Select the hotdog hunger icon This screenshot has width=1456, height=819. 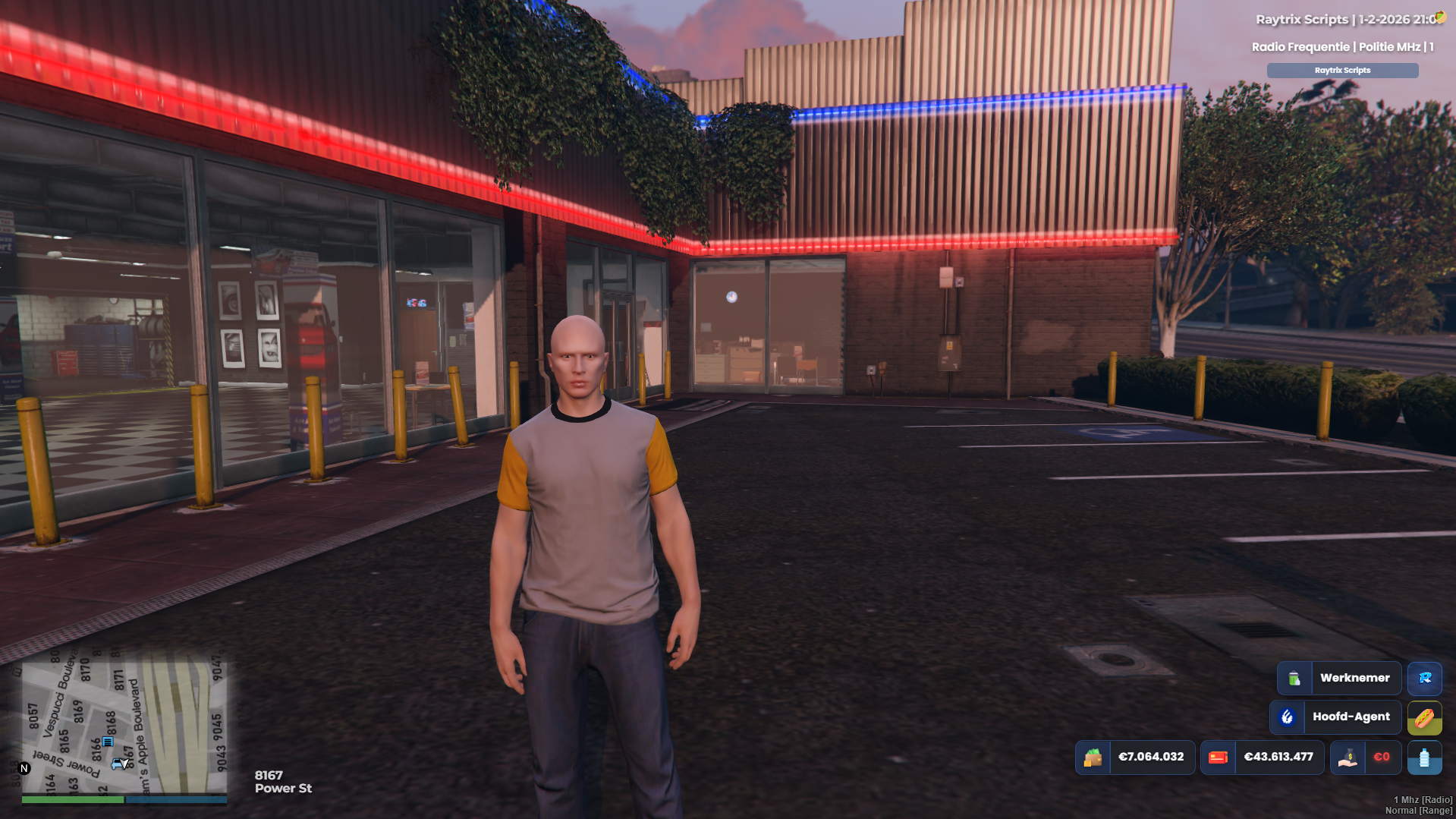(x=1424, y=717)
